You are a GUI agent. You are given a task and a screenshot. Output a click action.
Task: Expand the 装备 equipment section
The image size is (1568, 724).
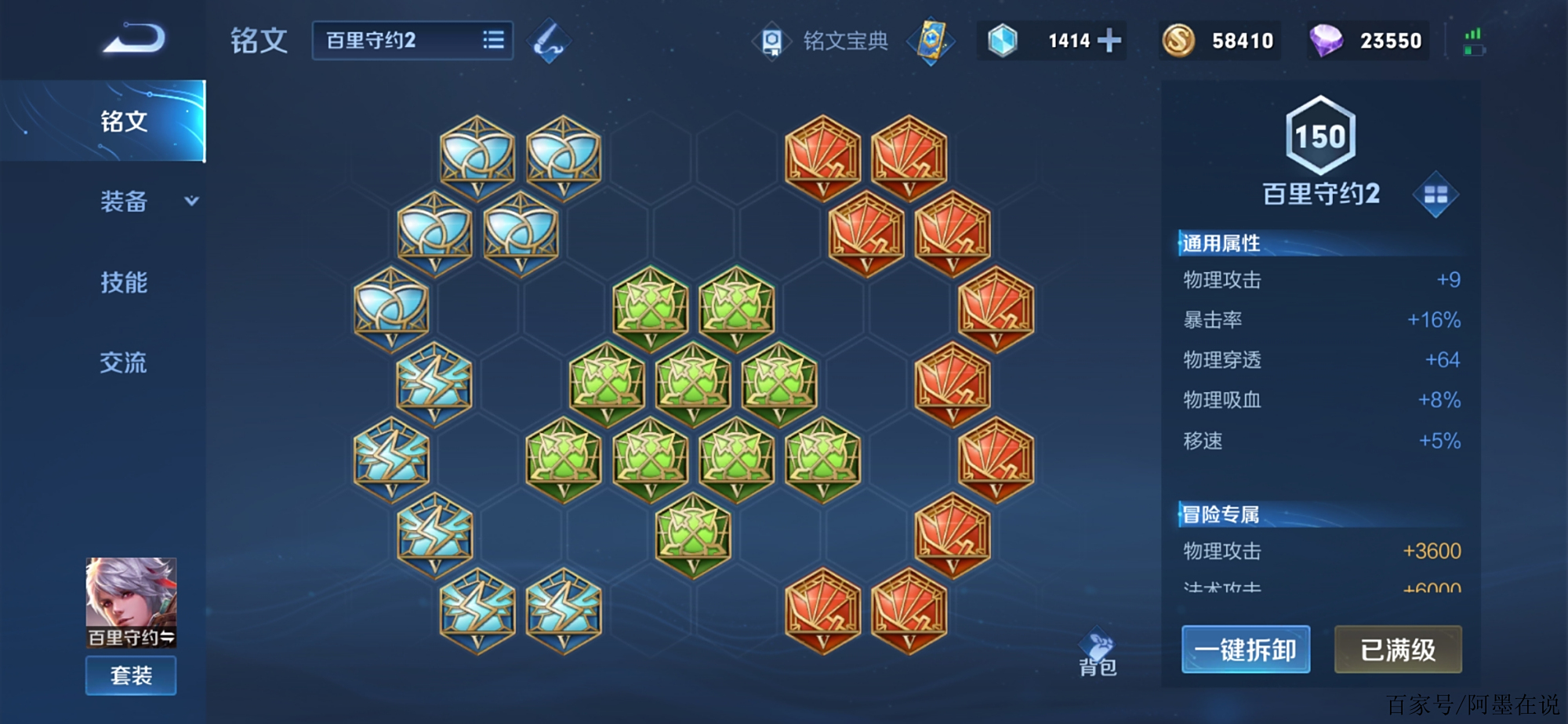147,202
